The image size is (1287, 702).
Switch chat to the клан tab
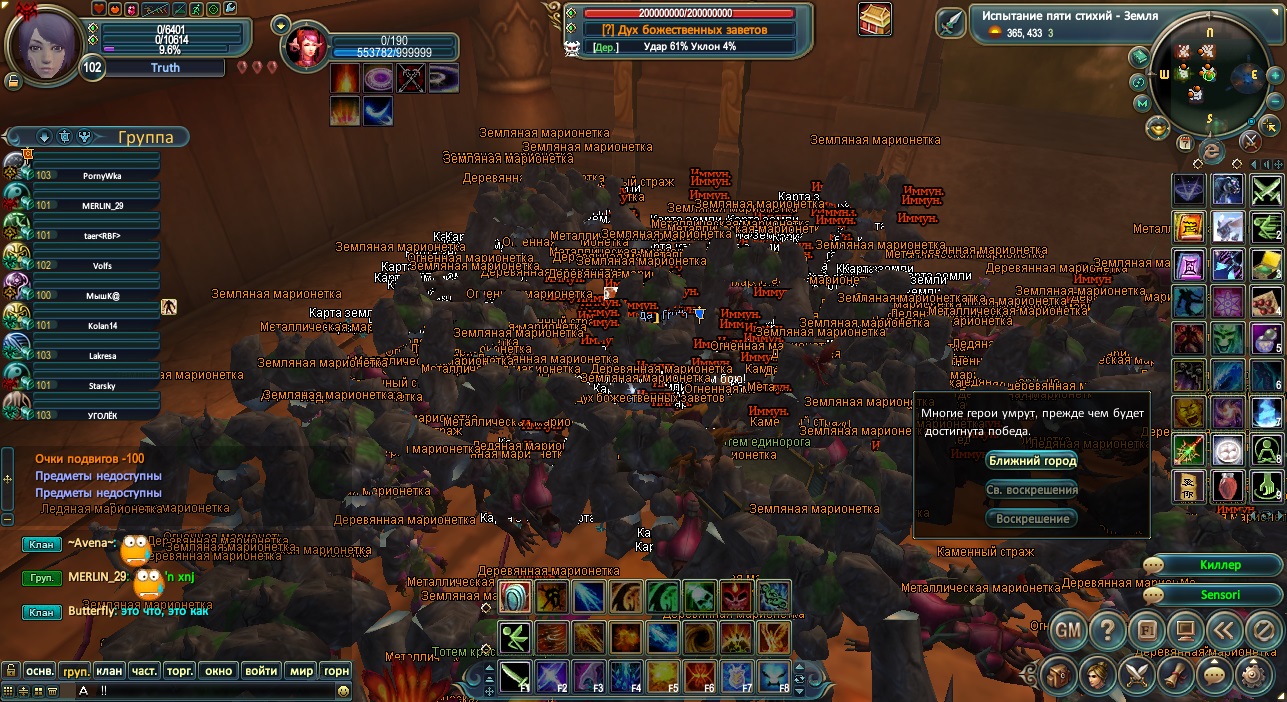110,671
